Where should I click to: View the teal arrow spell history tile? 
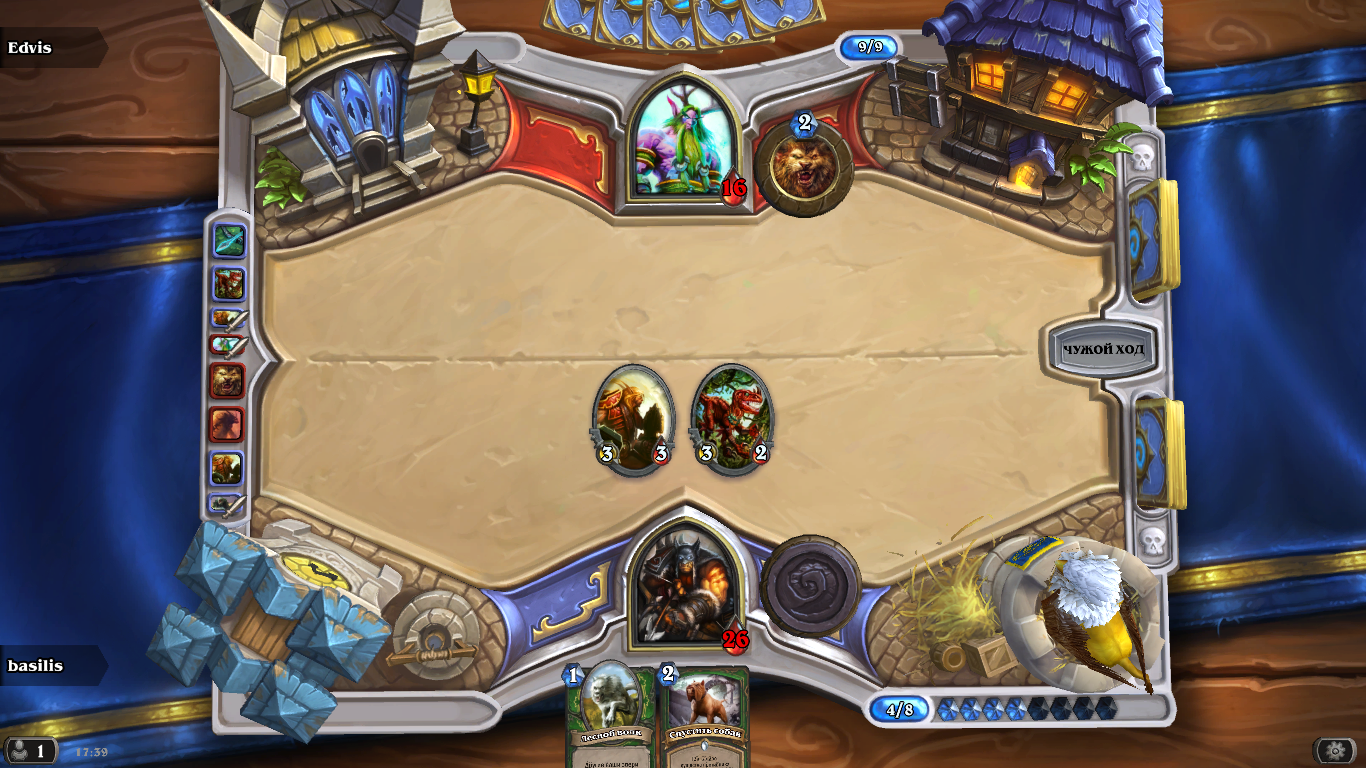[x=229, y=241]
